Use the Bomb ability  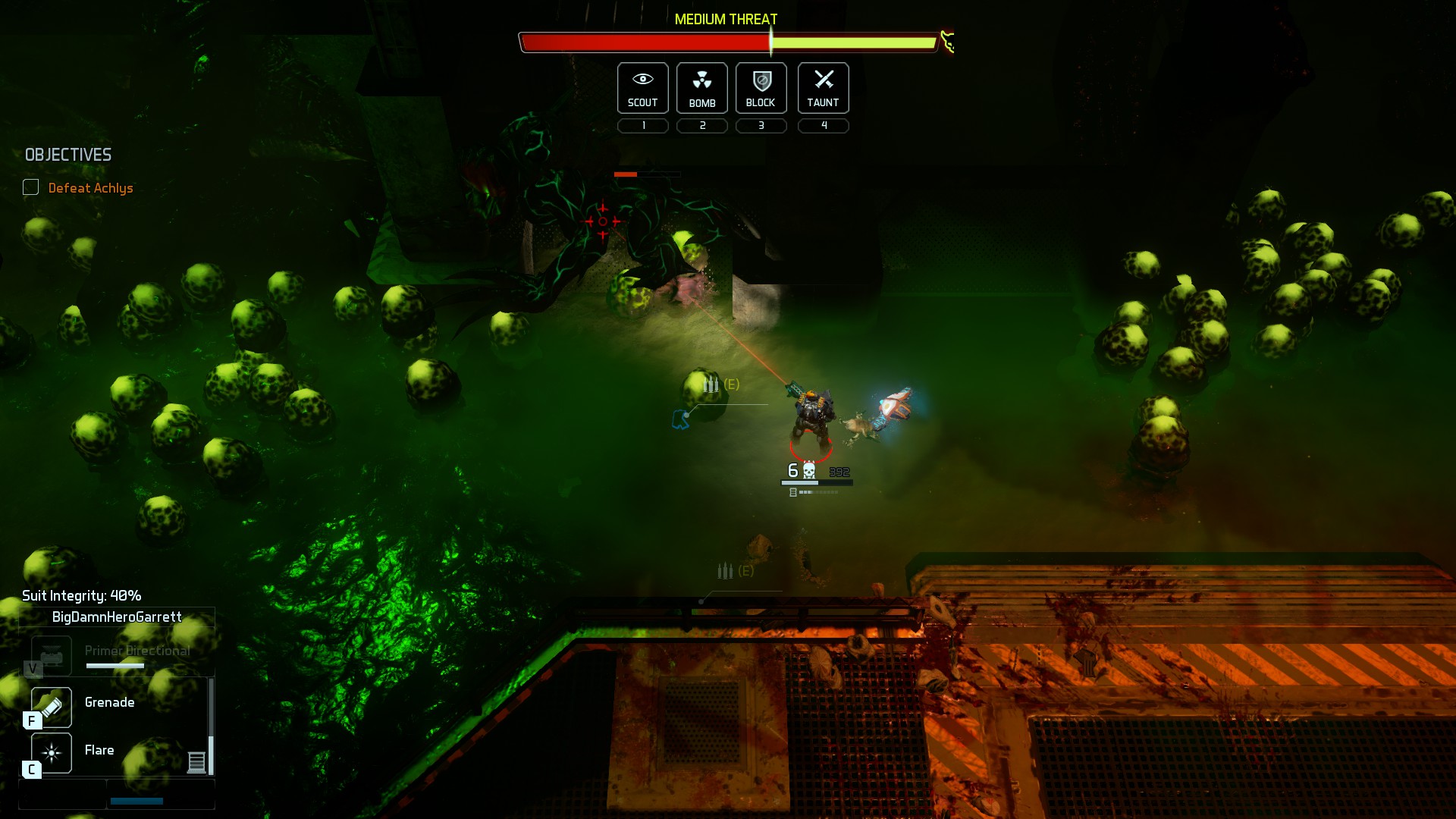[701, 88]
